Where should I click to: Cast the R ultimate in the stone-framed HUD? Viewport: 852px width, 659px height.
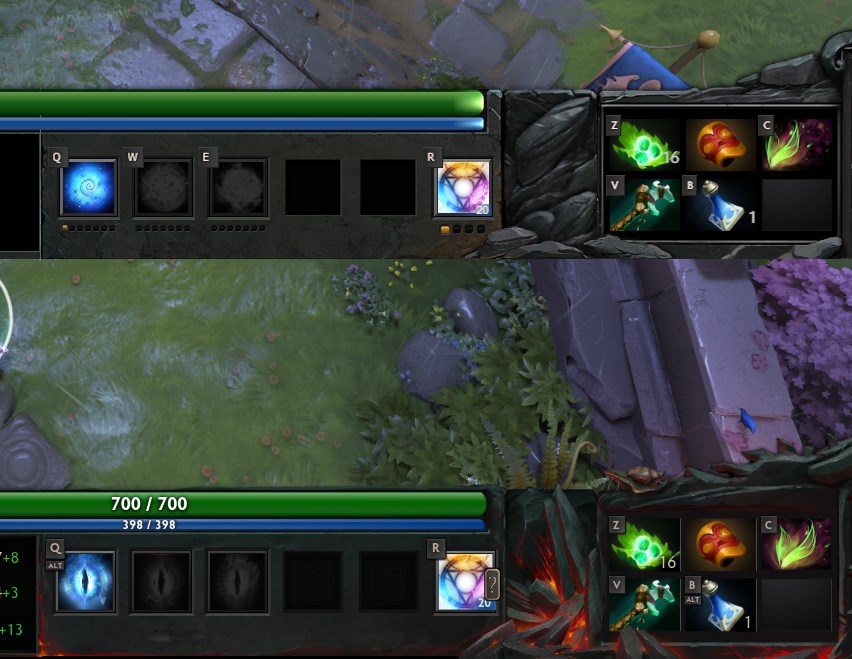click(x=464, y=188)
